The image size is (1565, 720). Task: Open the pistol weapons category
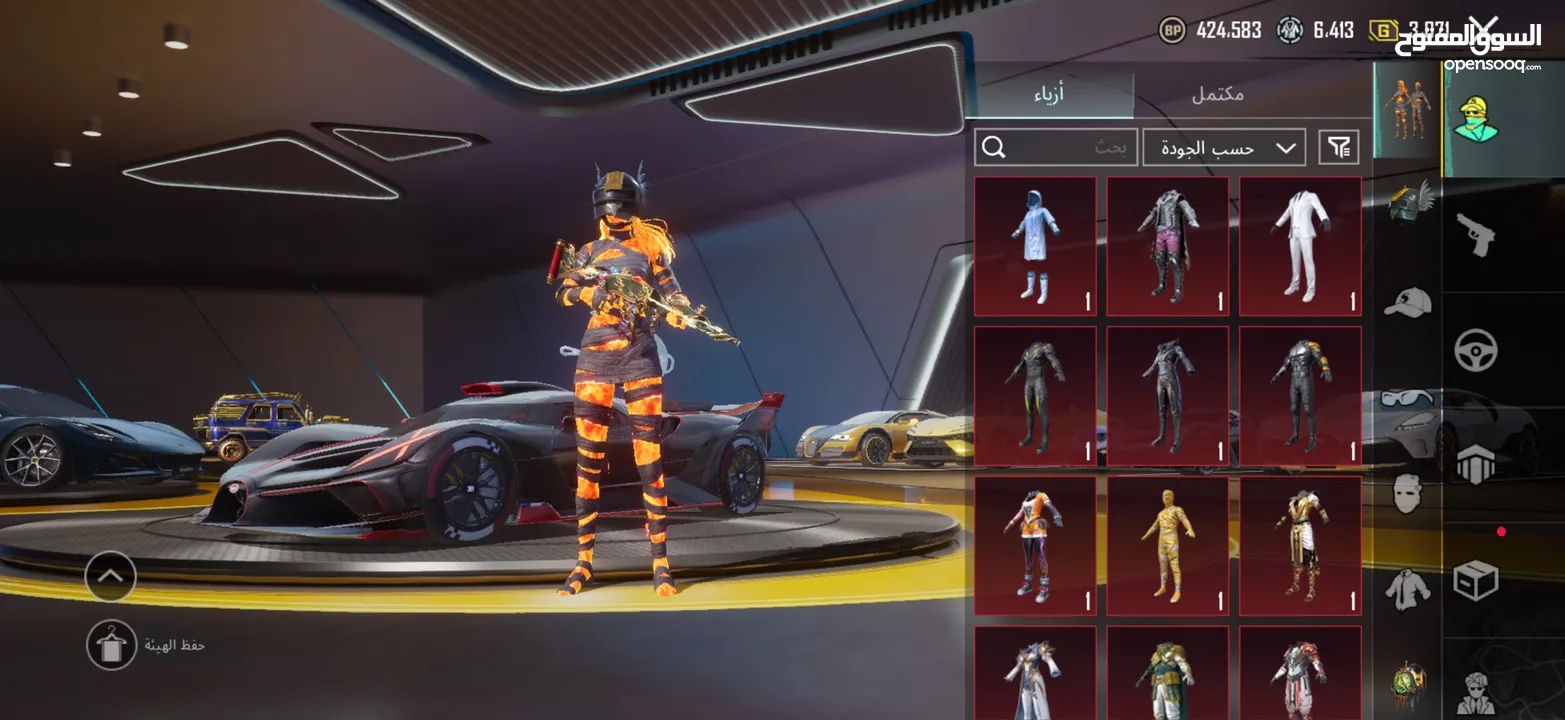click(1475, 234)
